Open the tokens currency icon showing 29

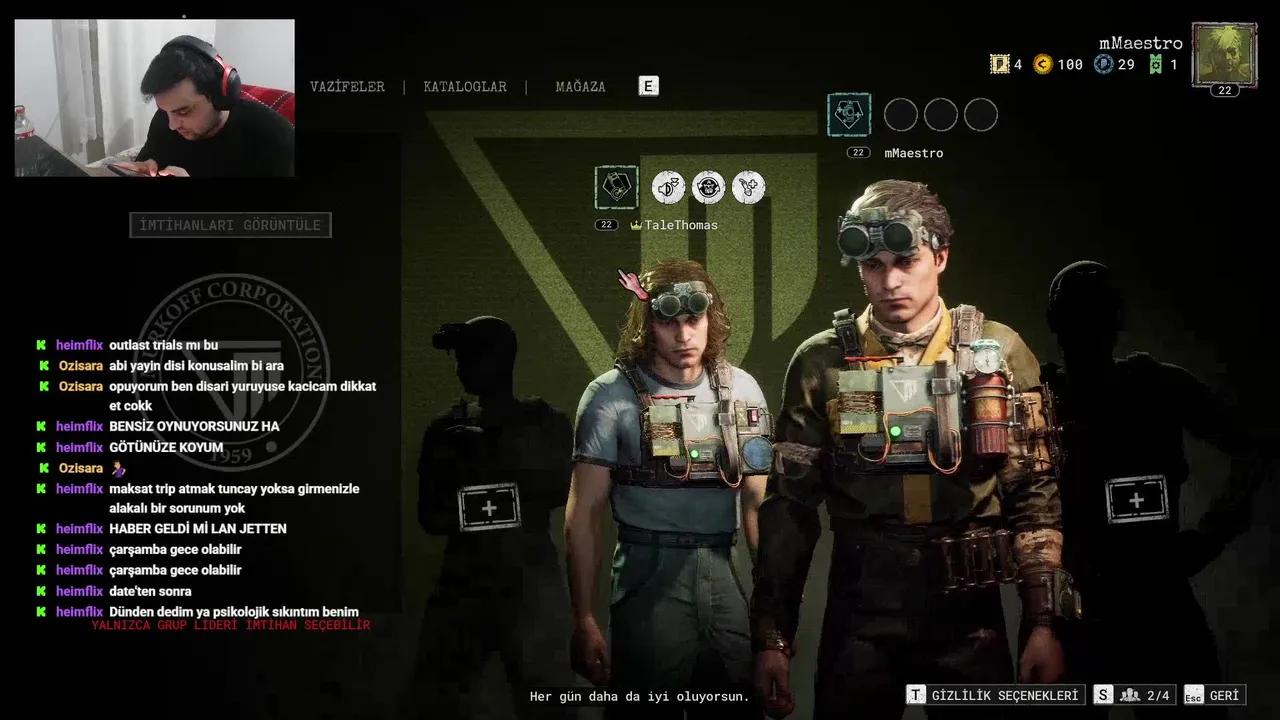tap(1103, 64)
